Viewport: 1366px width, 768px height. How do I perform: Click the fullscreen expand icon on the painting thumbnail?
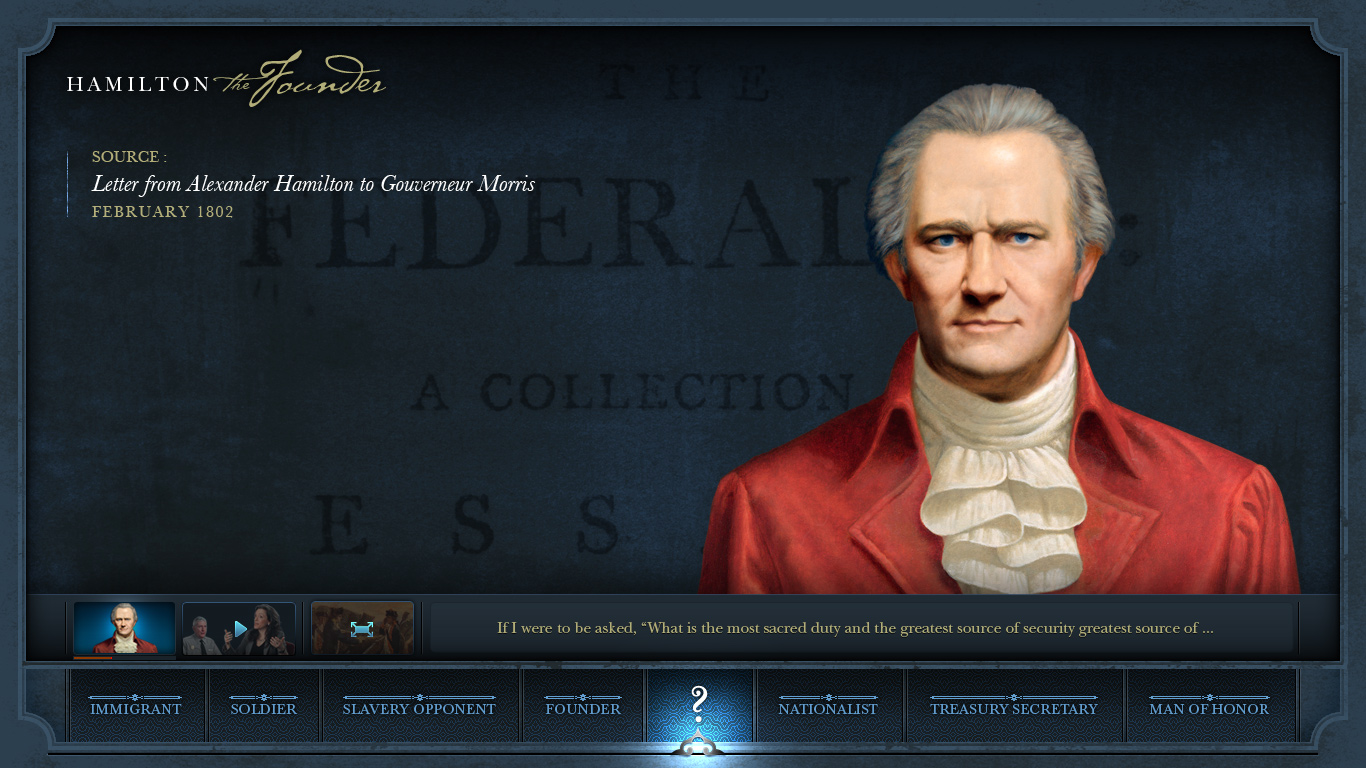(x=362, y=627)
